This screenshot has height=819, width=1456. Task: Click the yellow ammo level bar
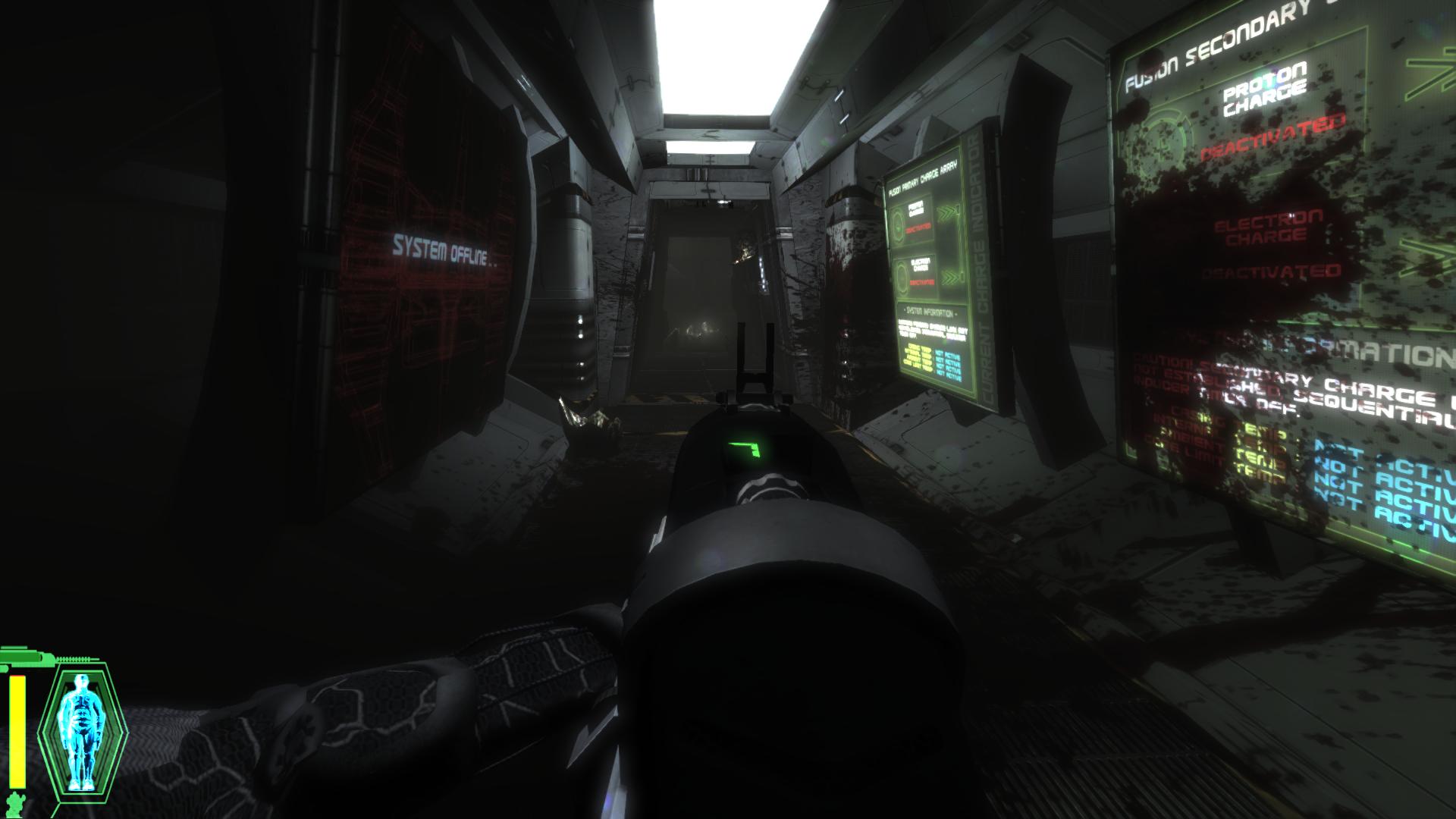(x=17, y=732)
